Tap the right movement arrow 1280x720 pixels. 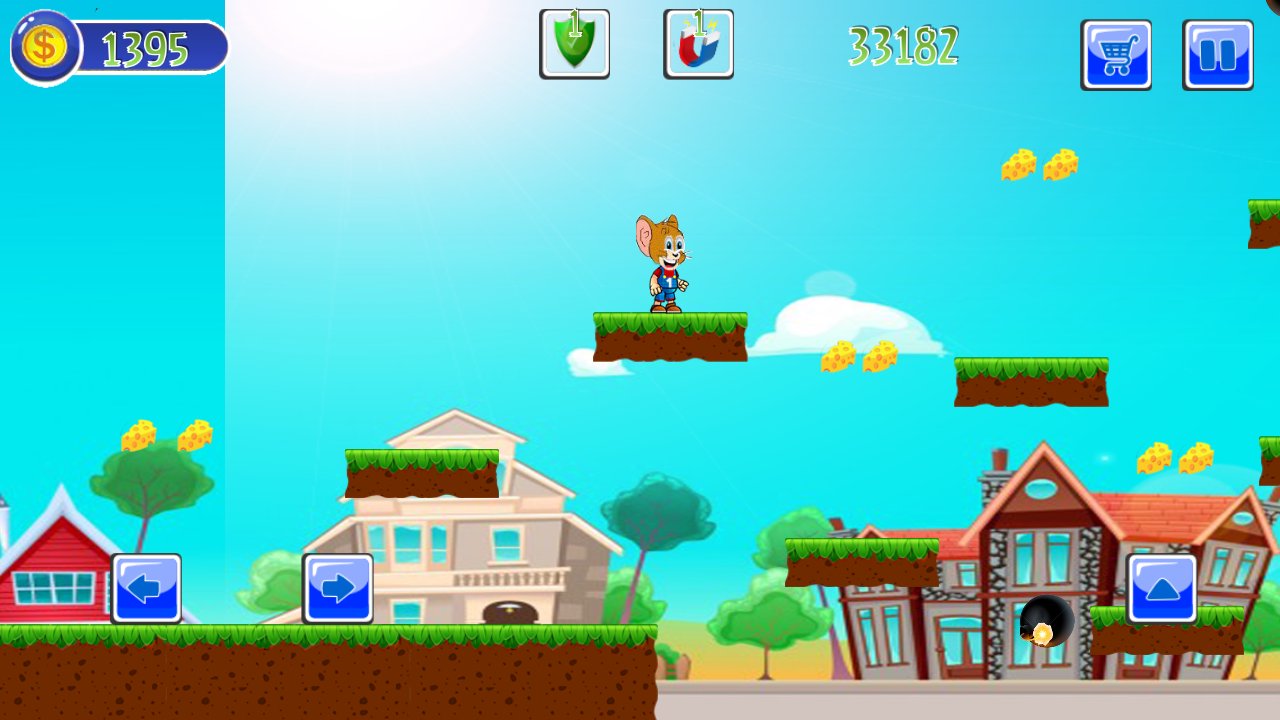(x=340, y=590)
